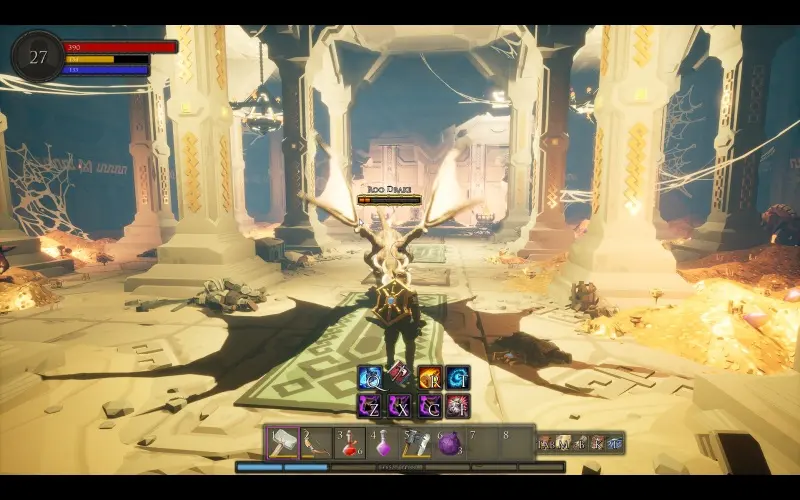Activate the red axe ability

click(x=399, y=378)
